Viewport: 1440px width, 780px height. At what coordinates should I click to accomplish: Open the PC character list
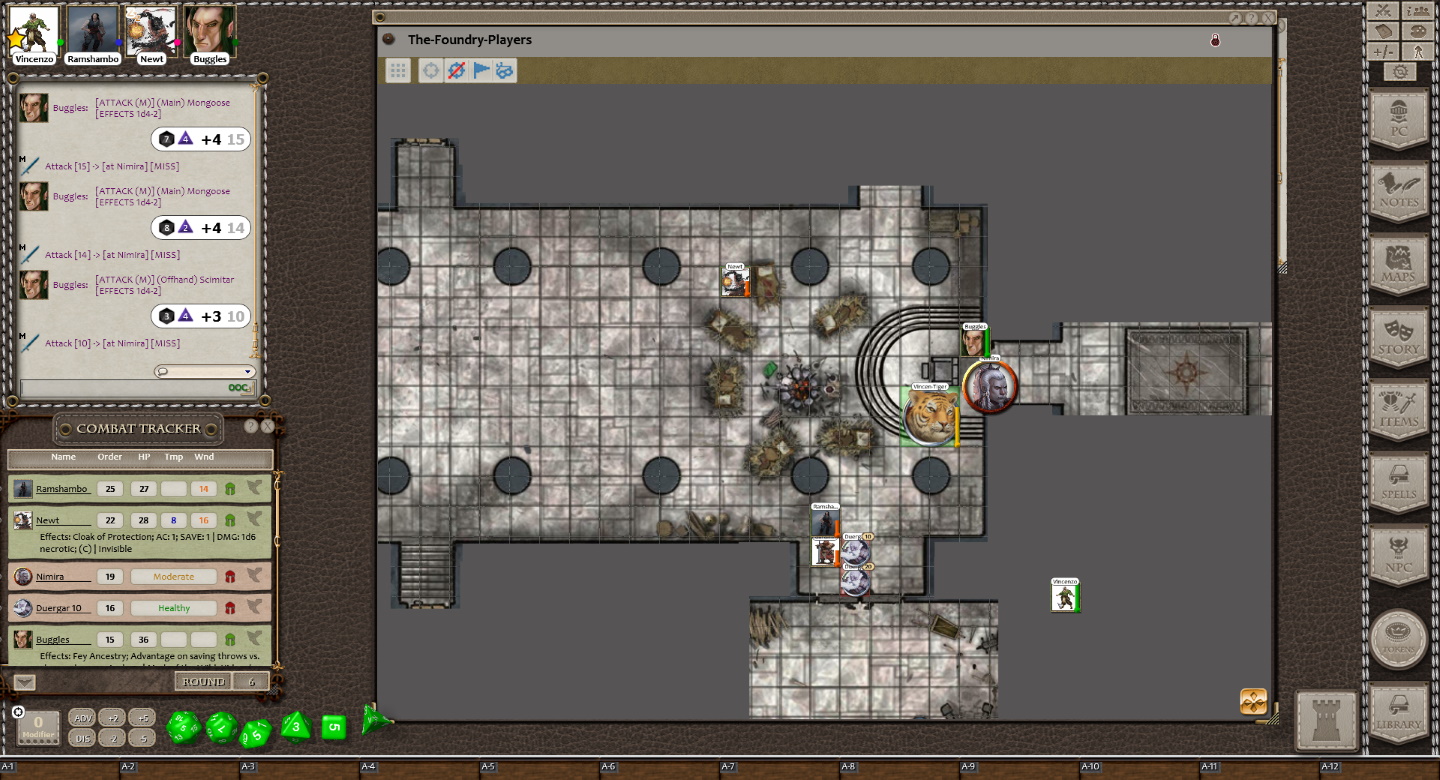pos(1399,119)
